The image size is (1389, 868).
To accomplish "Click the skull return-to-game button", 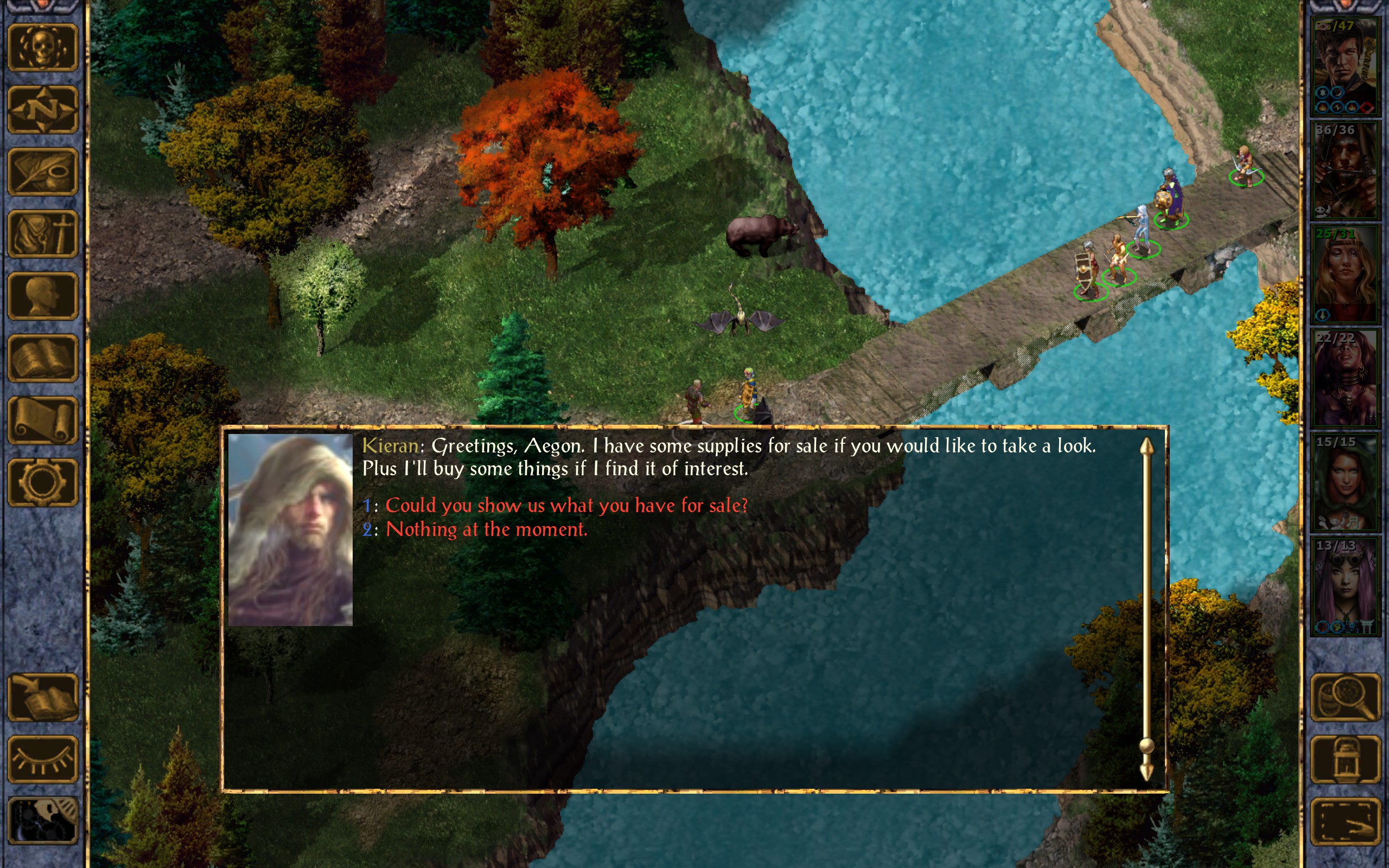I will [x=43, y=47].
